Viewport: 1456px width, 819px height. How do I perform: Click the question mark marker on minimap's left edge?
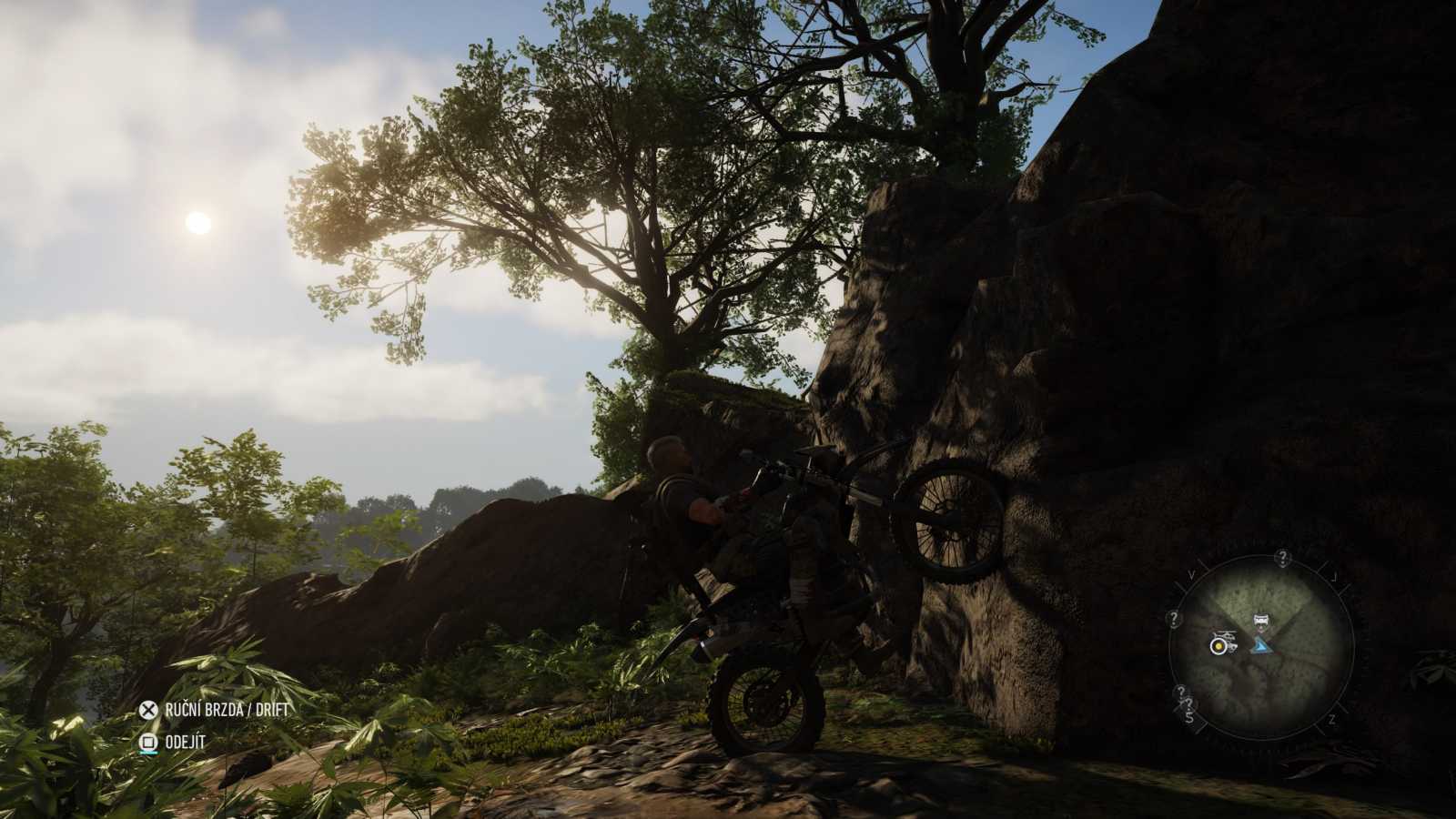[1175, 619]
